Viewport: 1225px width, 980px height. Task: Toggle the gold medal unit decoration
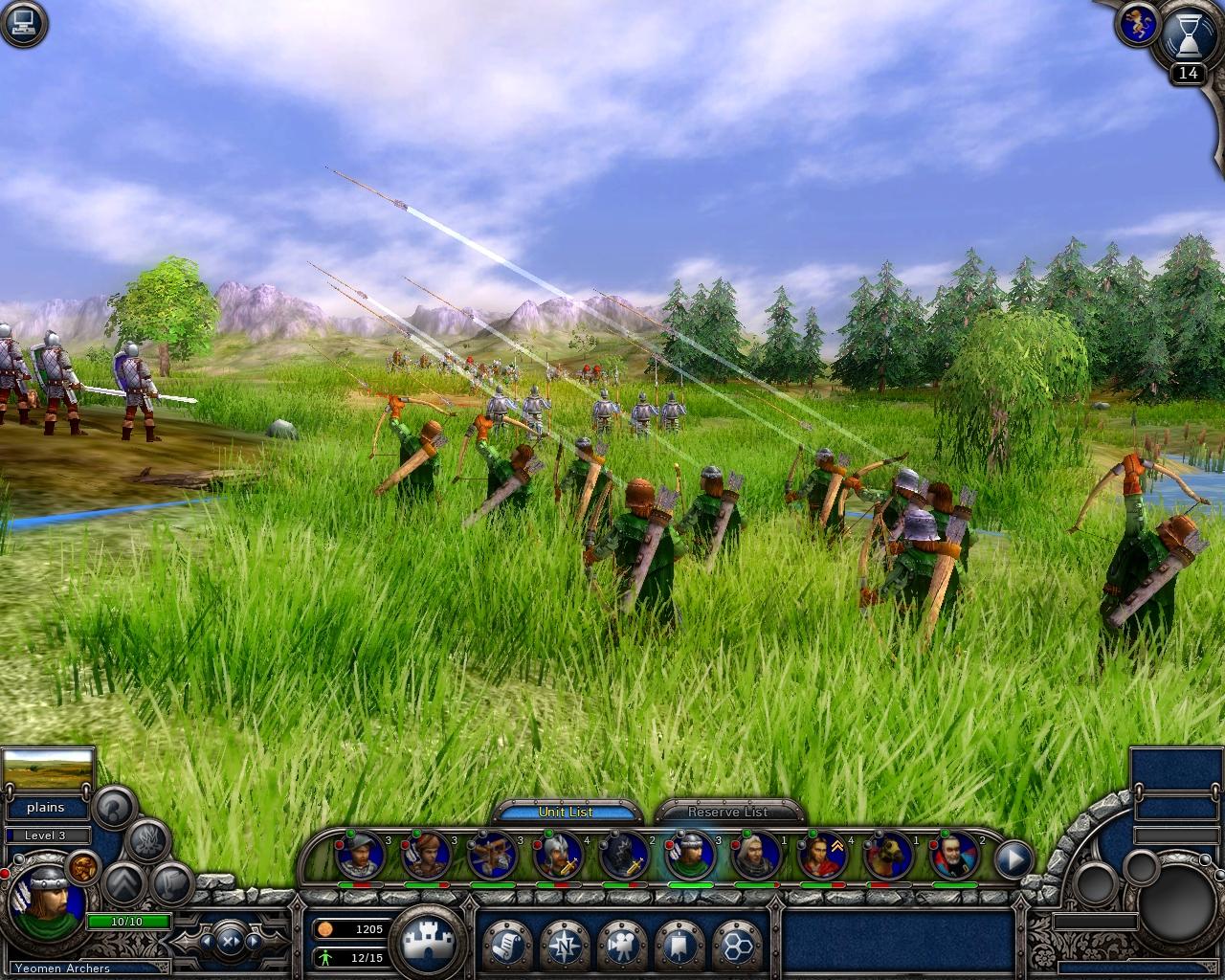pyautogui.click(x=82, y=870)
